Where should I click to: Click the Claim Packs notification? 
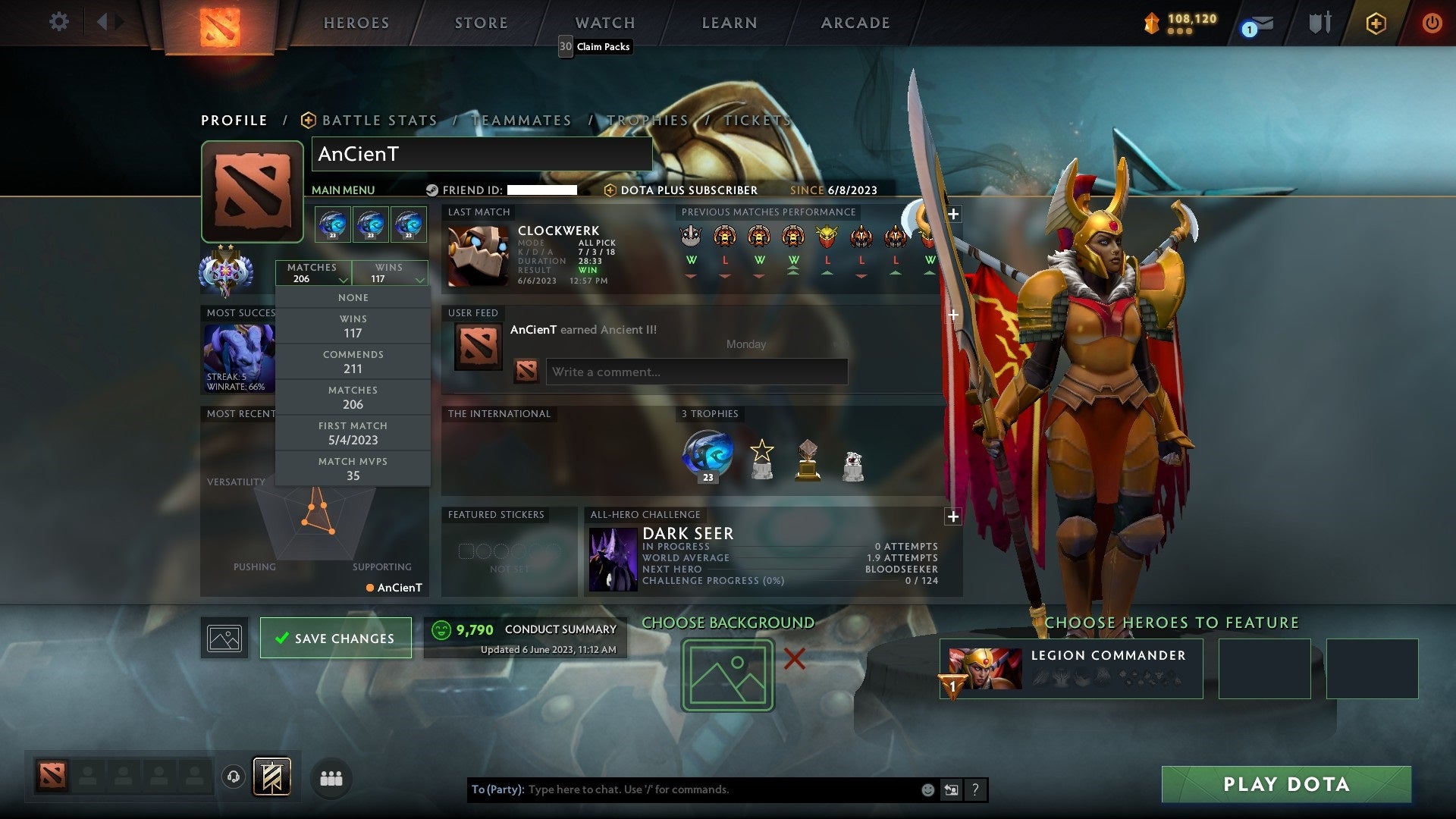coord(595,46)
